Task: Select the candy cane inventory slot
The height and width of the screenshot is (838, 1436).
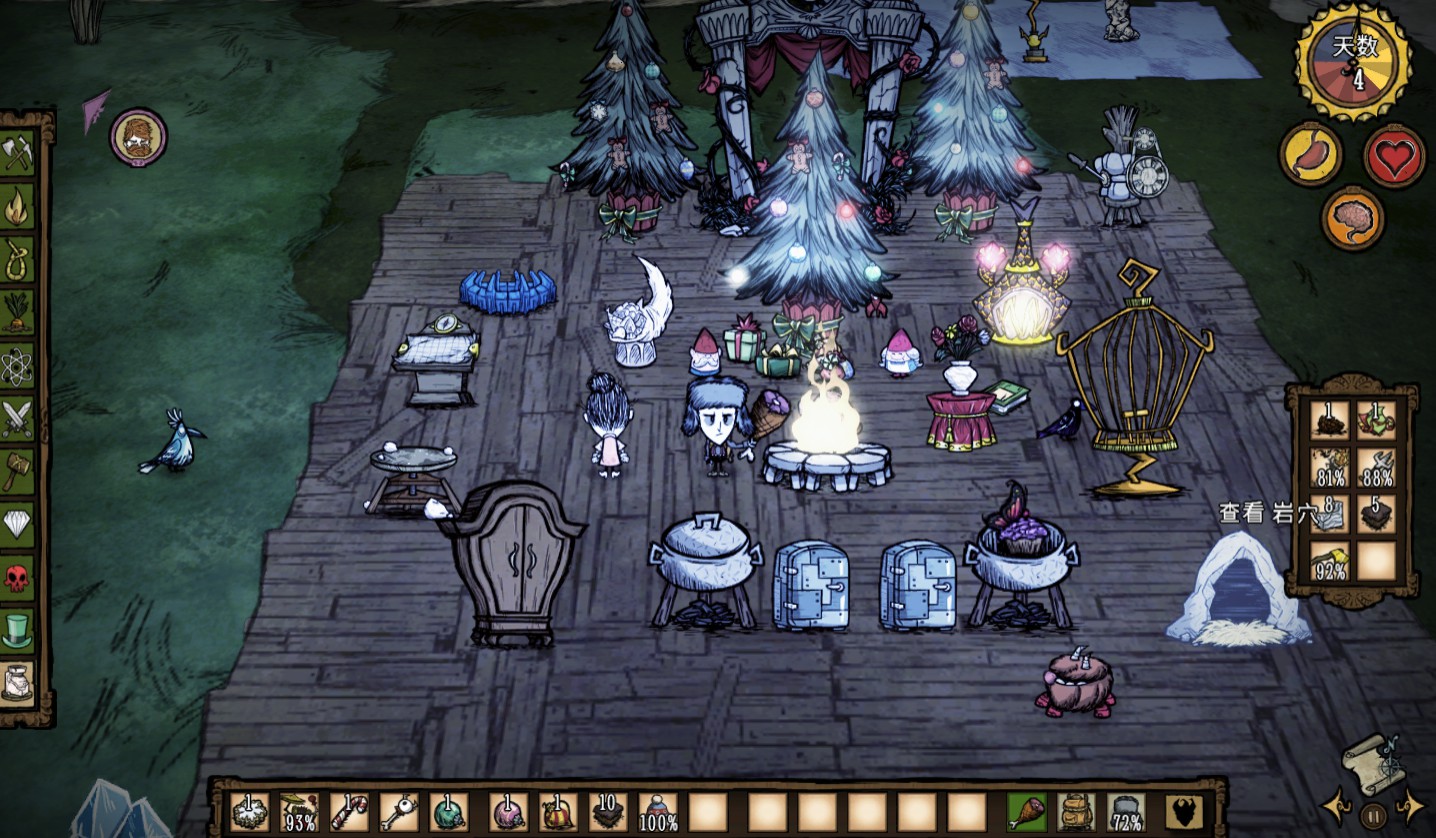Action: [x=349, y=811]
